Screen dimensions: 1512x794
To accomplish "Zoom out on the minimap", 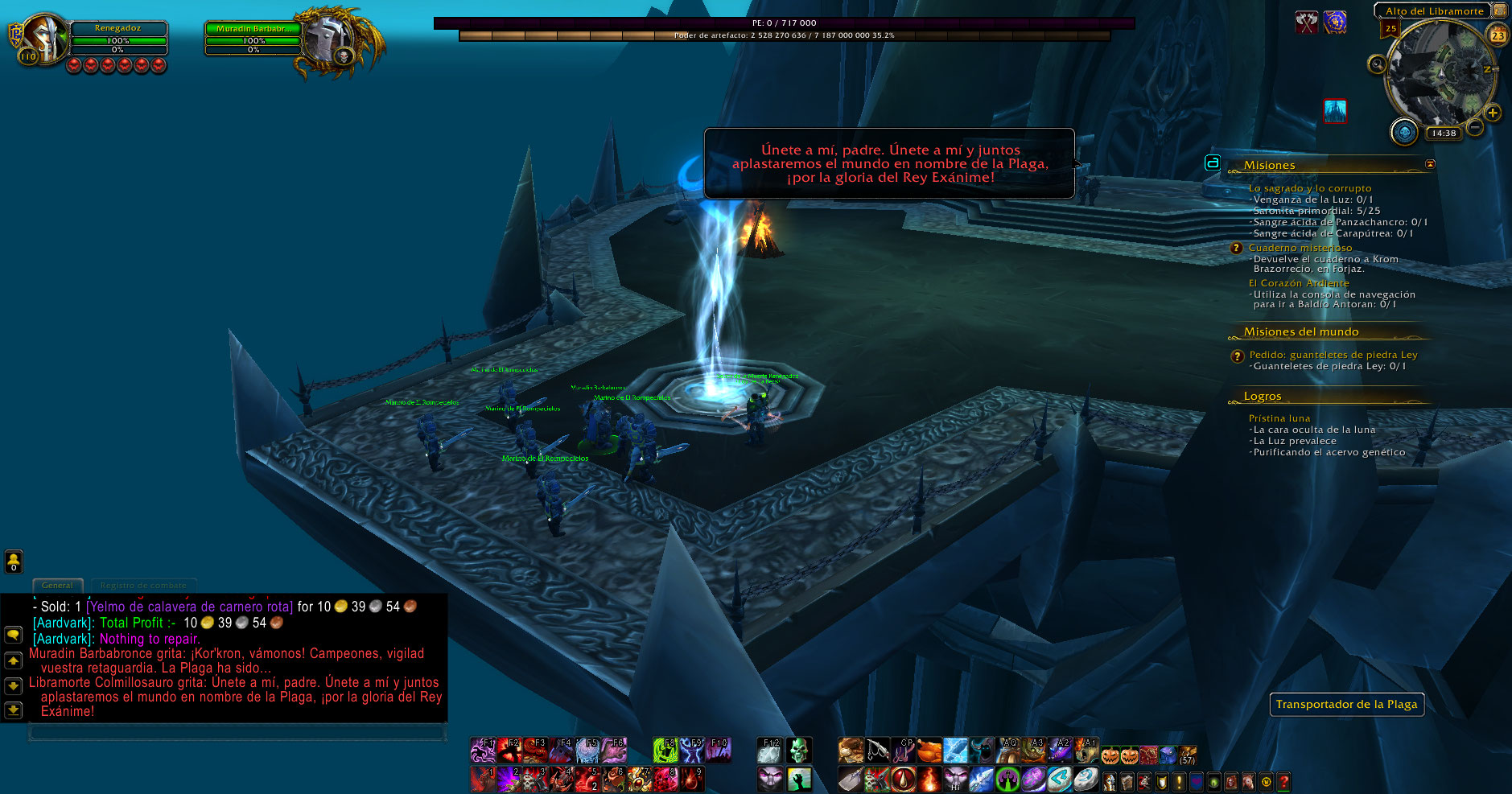I will coord(1475,127).
